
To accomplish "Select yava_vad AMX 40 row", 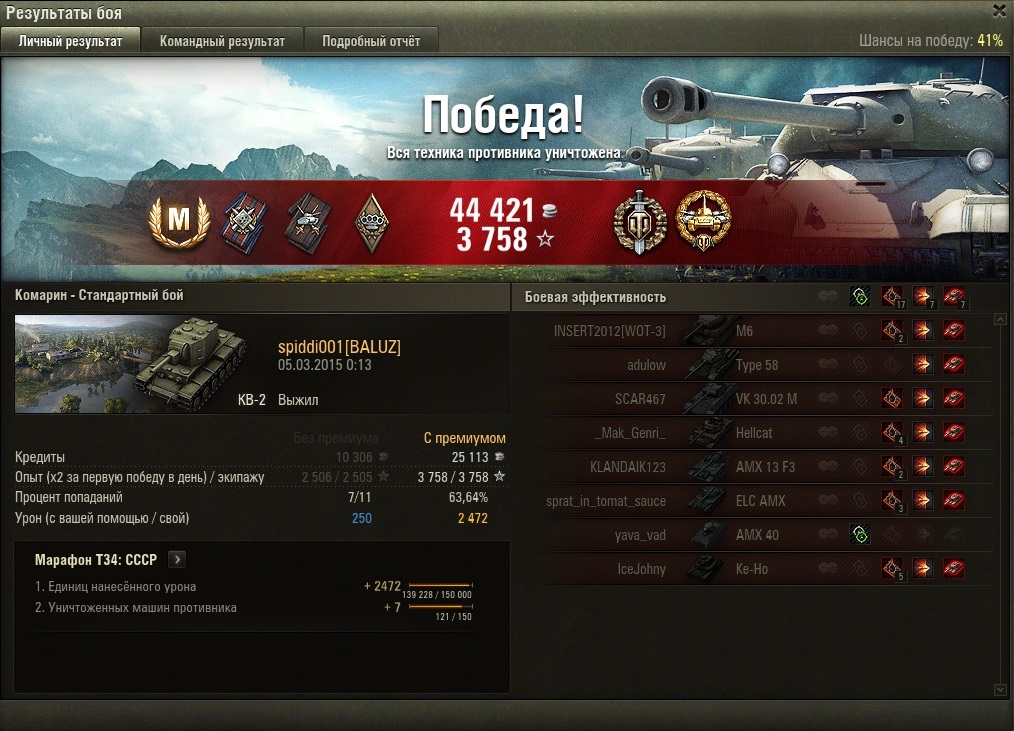I will 750,535.
